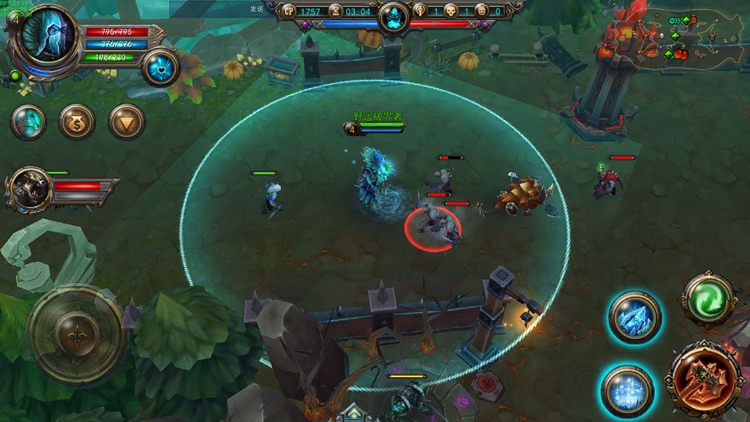The width and height of the screenshot is (750, 422).
Task: Expand the downward triangle menu button
Action: click(x=127, y=122)
